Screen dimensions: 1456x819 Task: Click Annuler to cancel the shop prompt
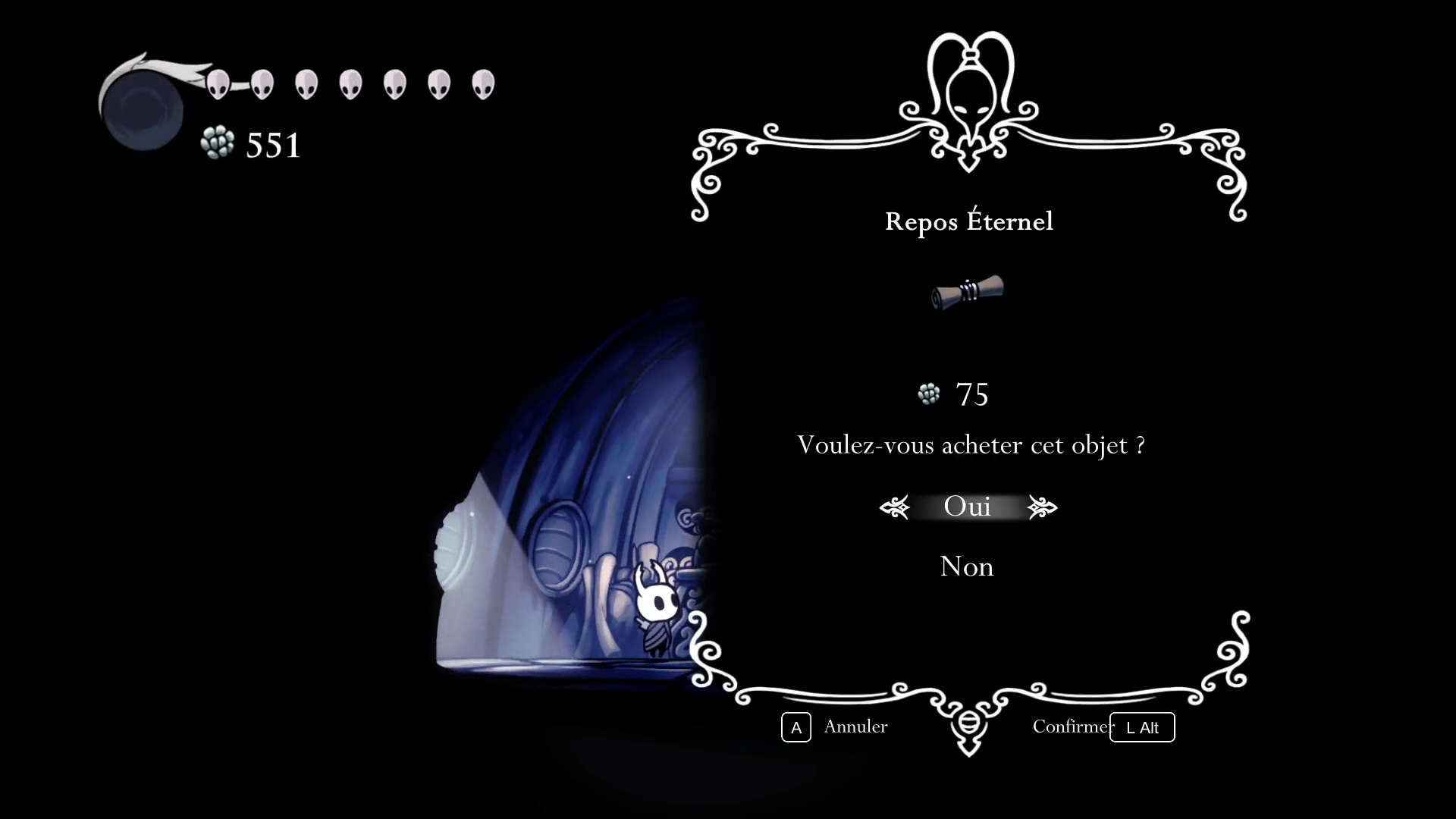[x=855, y=726]
